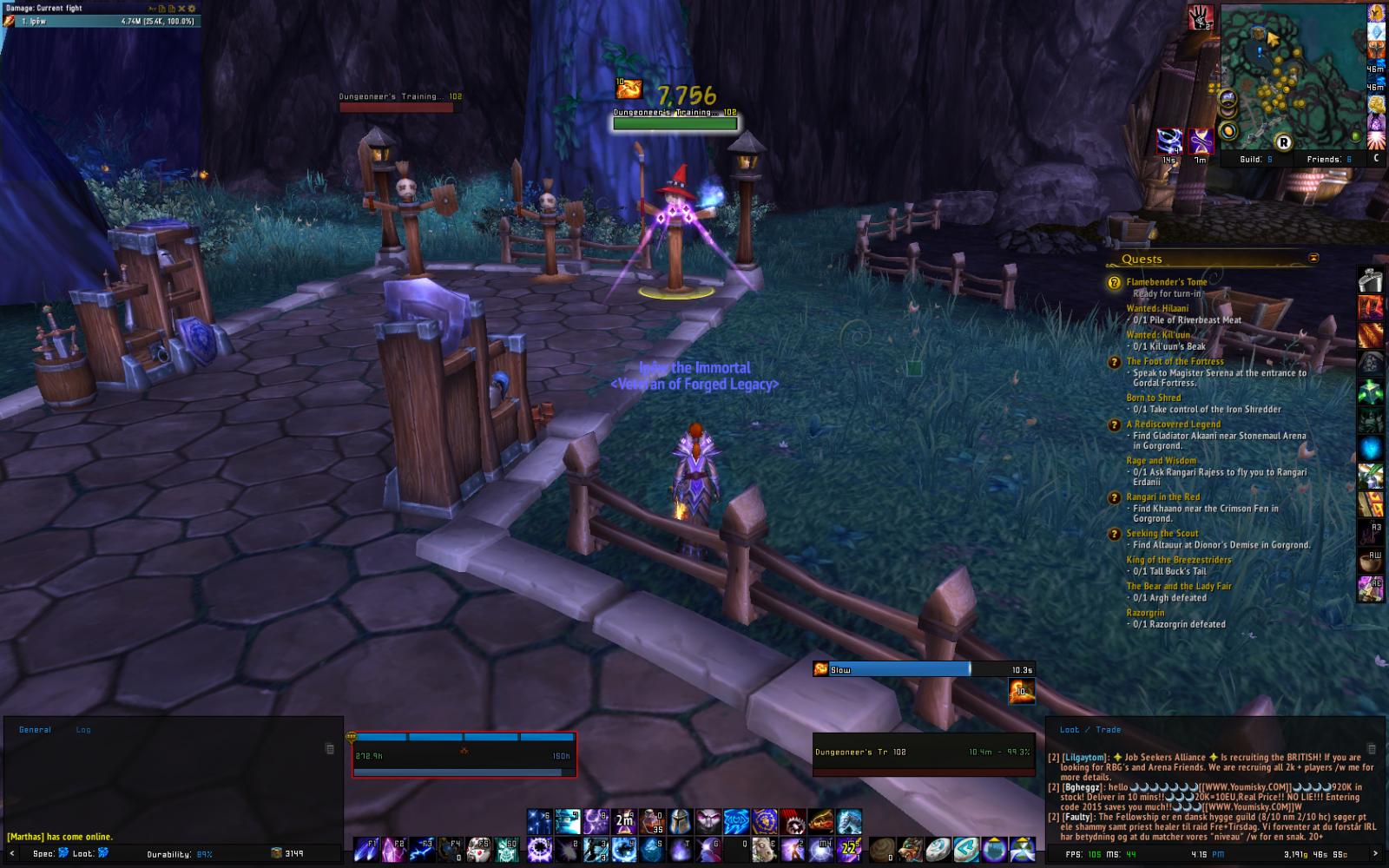The image size is (1389, 868).
Task: Click the Guild count on the minimap bar
Action: coord(1255,160)
